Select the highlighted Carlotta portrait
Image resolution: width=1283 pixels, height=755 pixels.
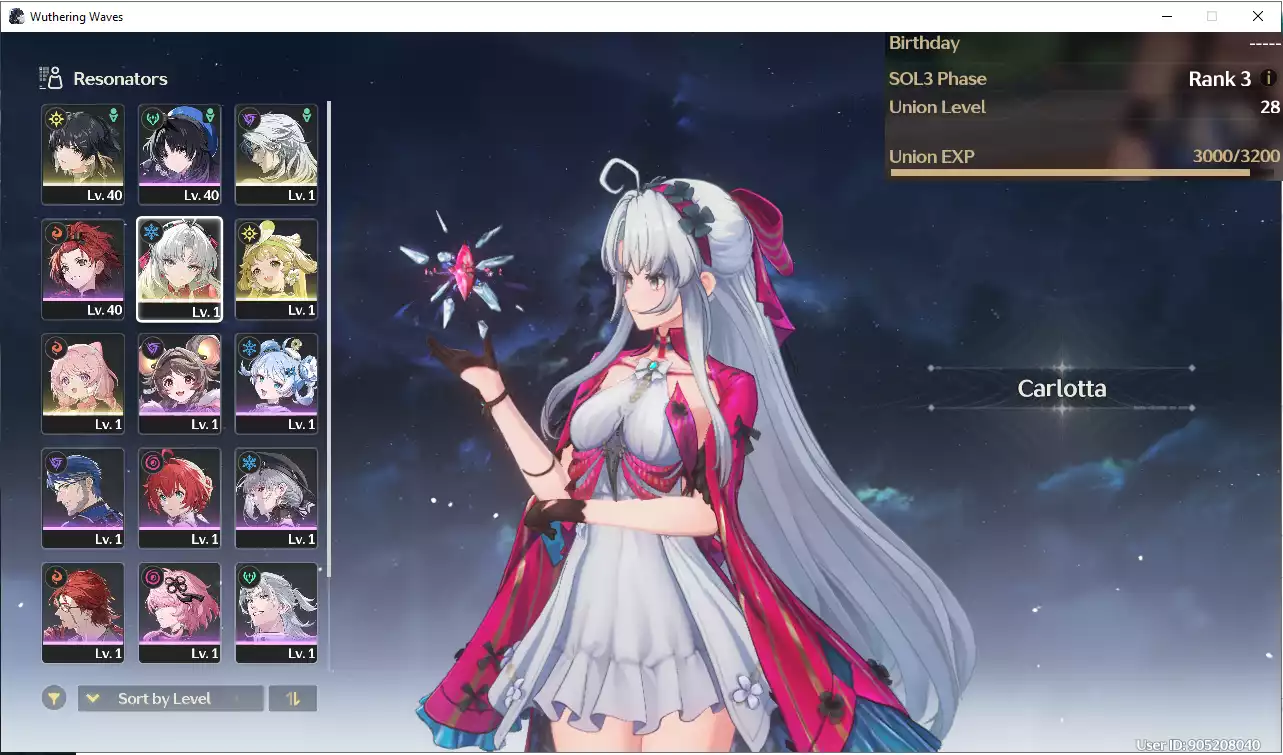(x=180, y=269)
